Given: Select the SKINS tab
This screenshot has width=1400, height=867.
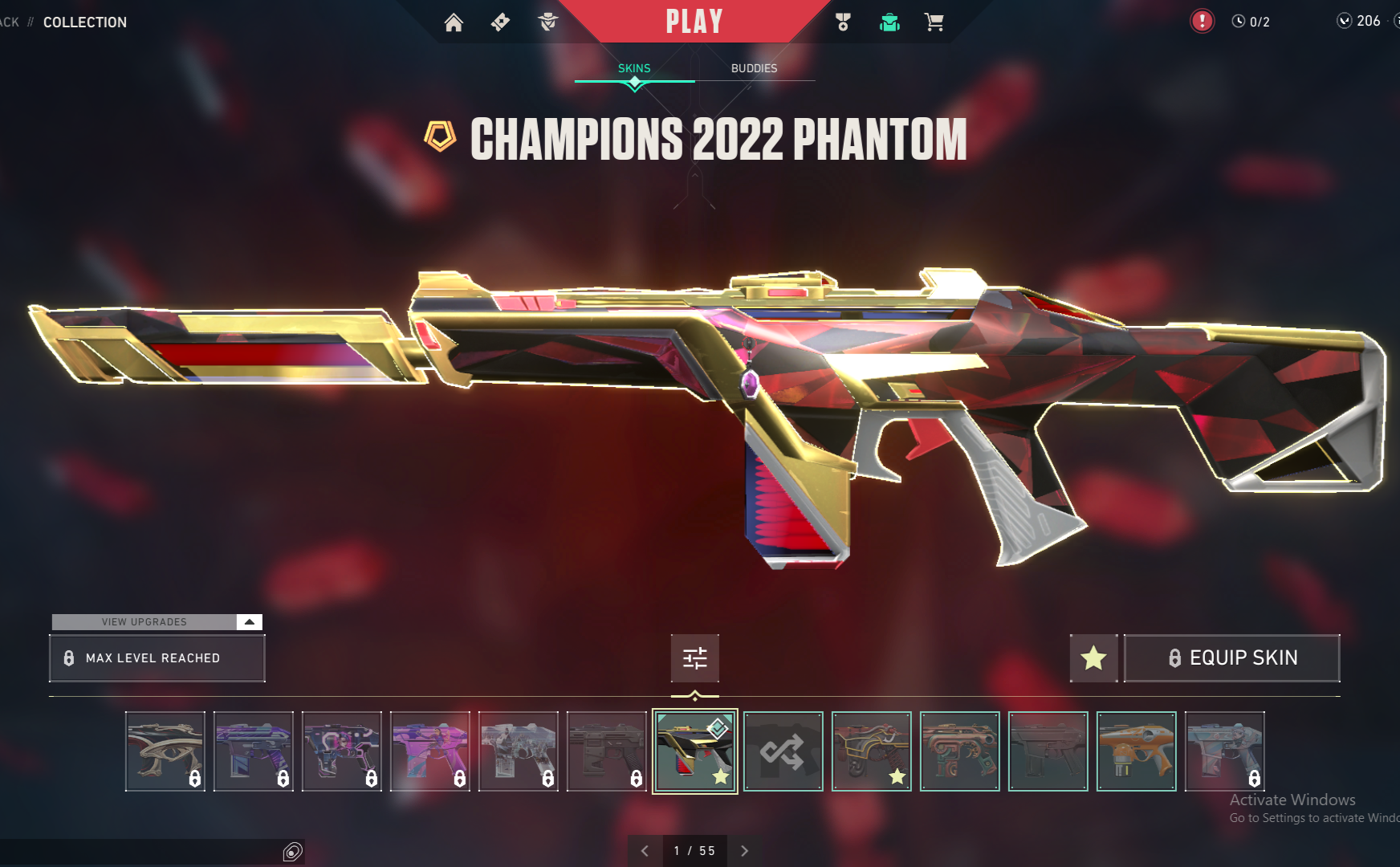Looking at the screenshot, I should tap(633, 68).
